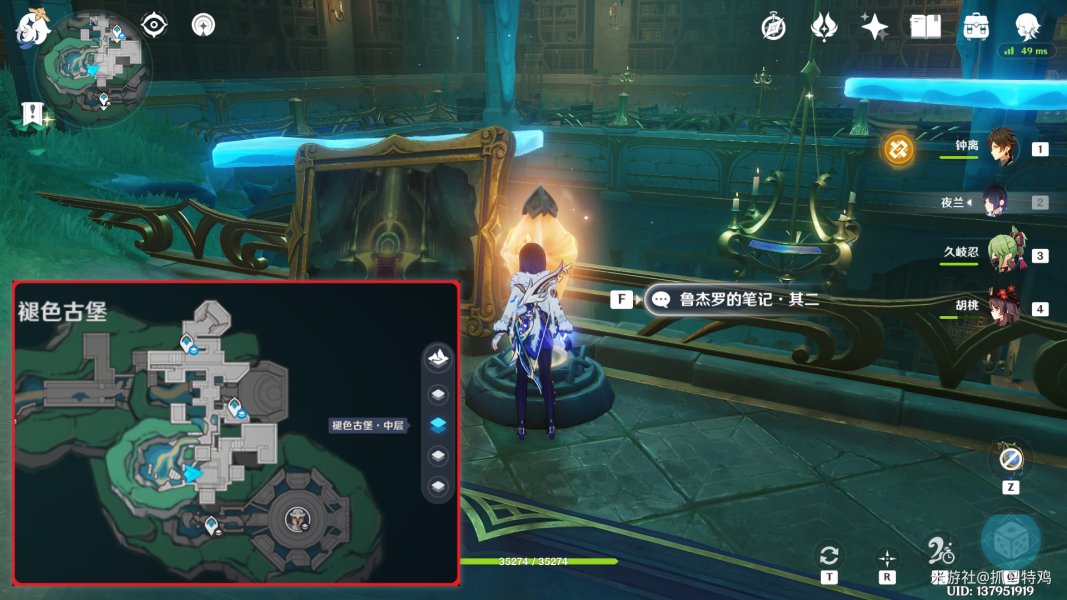The width and height of the screenshot is (1067, 600).
Task: Use the blue orb gadget
Action: pos(1011,461)
